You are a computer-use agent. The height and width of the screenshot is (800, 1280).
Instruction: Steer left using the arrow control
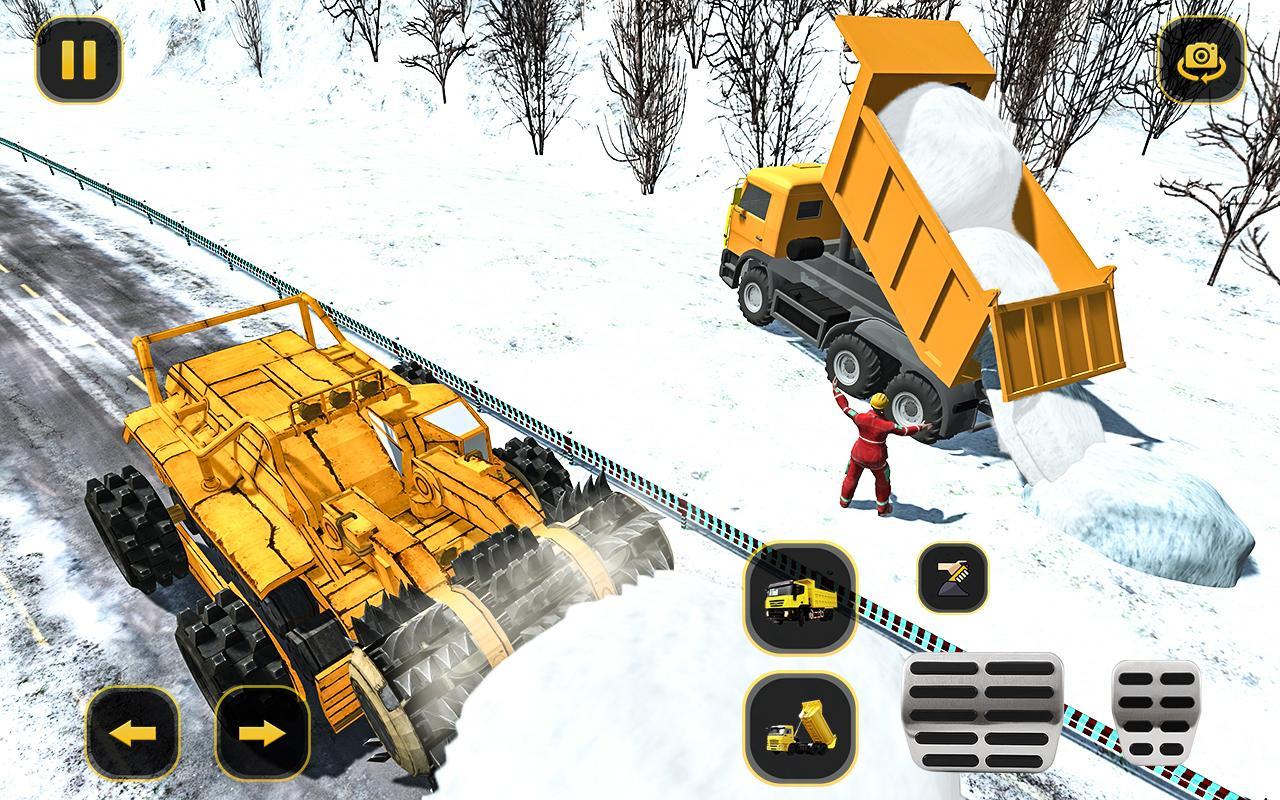133,732
